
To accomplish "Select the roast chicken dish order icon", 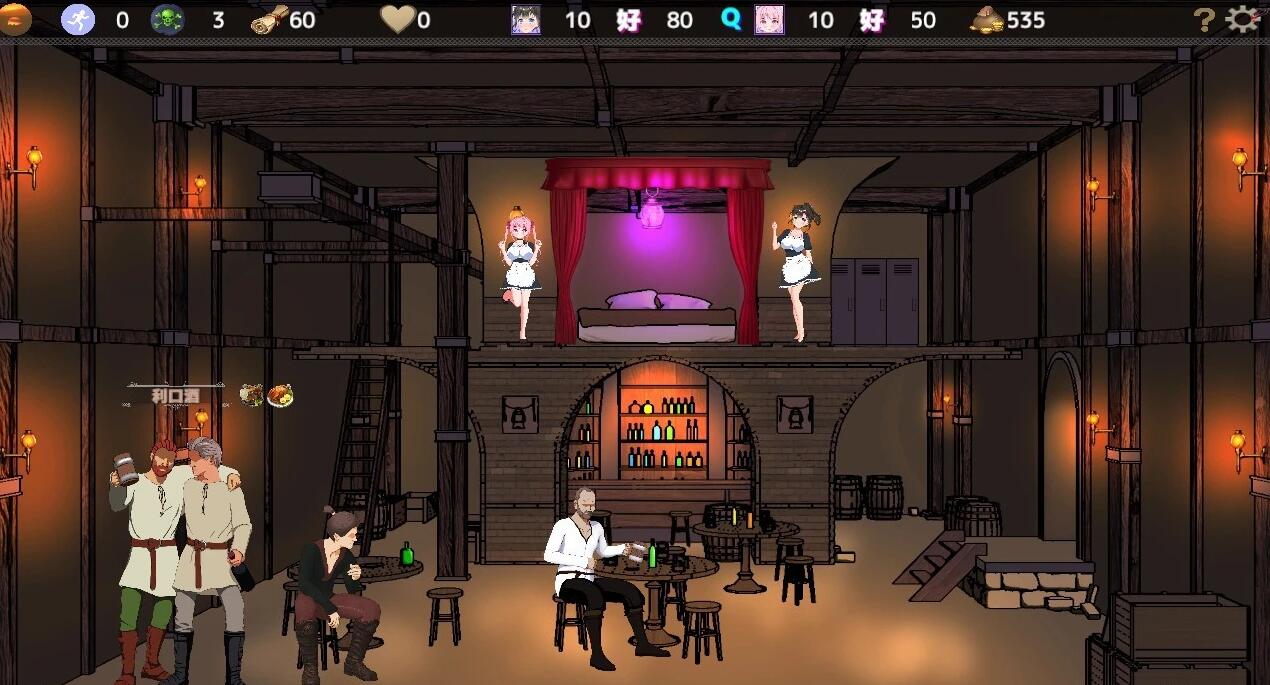I will (x=280, y=396).
